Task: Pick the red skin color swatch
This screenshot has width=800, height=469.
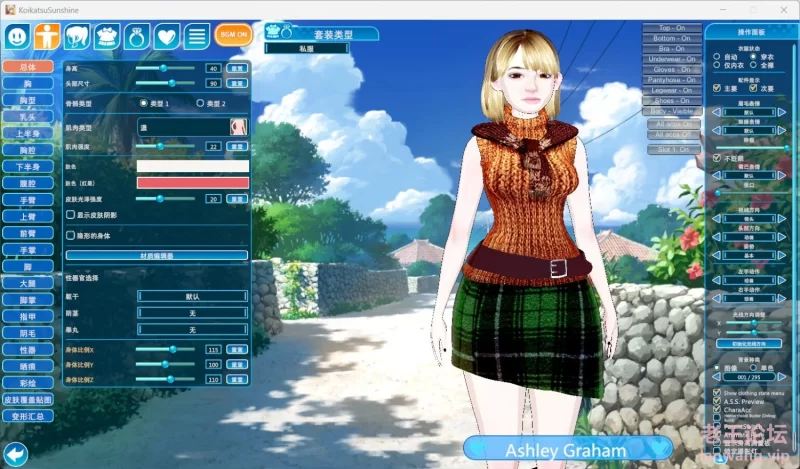Action: point(193,183)
